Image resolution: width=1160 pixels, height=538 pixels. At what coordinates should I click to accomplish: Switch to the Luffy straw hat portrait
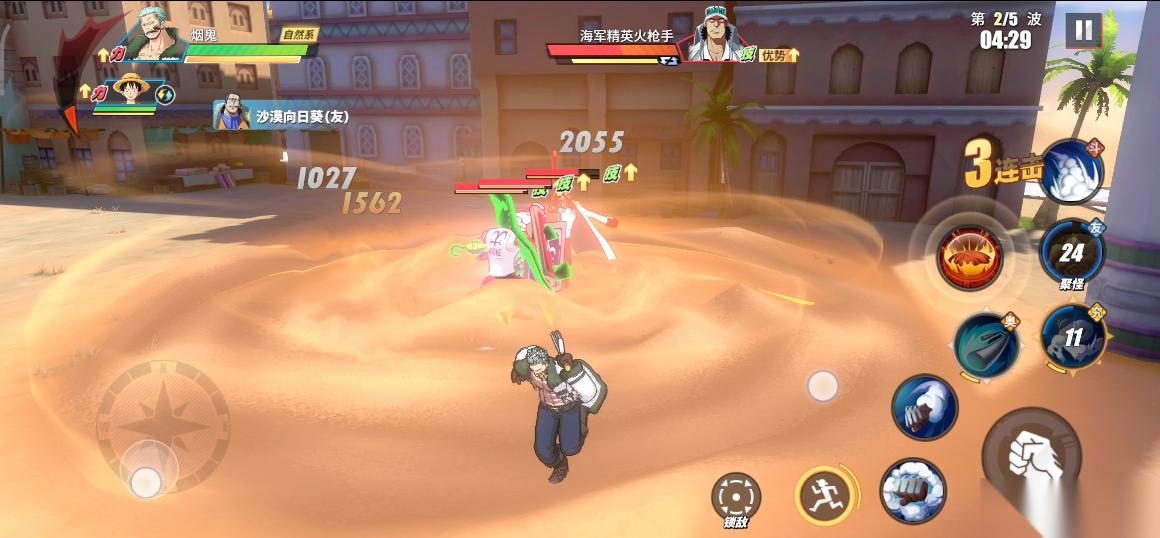132,91
